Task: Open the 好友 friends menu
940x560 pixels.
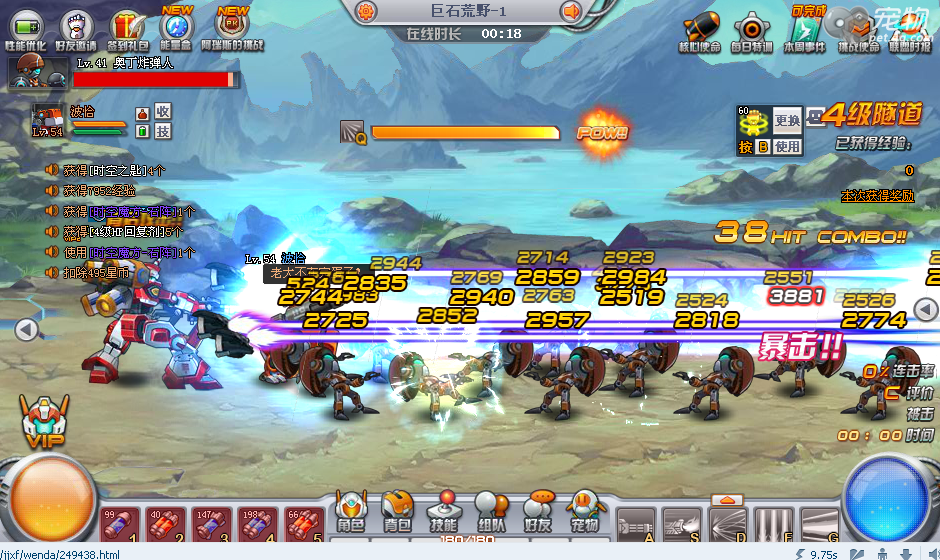Action: [537, 511]
